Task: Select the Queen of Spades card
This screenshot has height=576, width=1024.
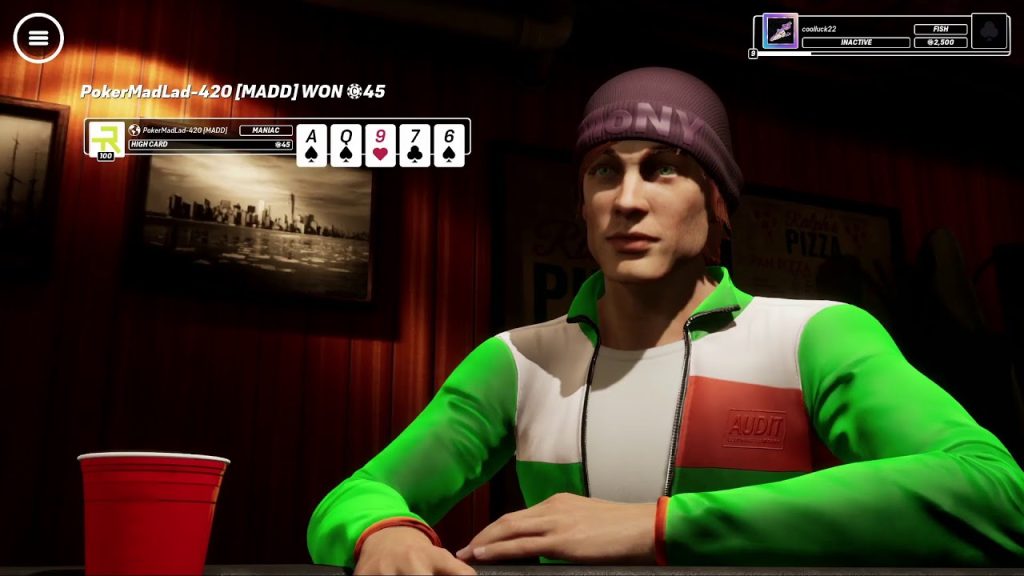Action: 346,144
